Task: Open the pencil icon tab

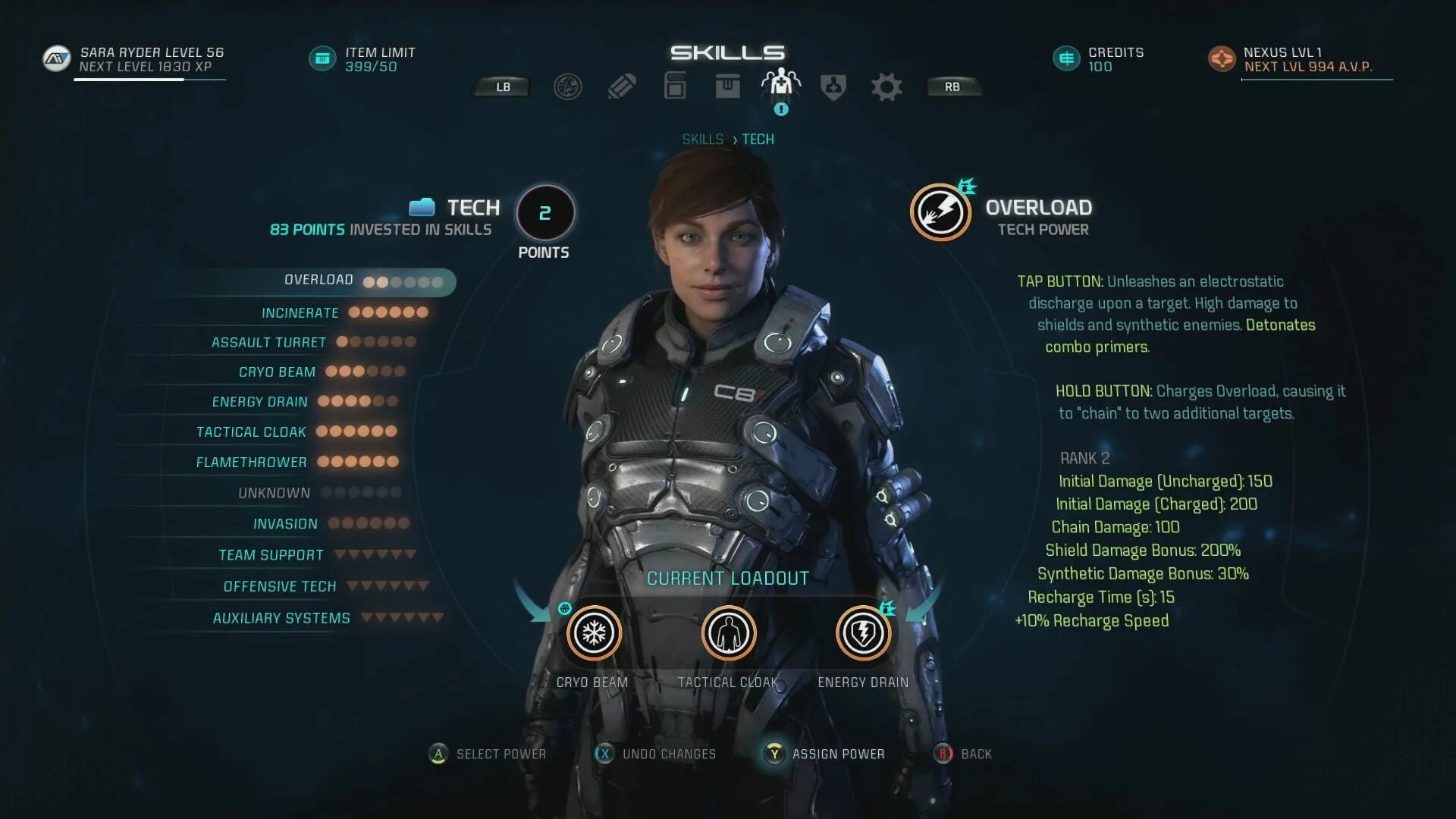Action: 621,87
